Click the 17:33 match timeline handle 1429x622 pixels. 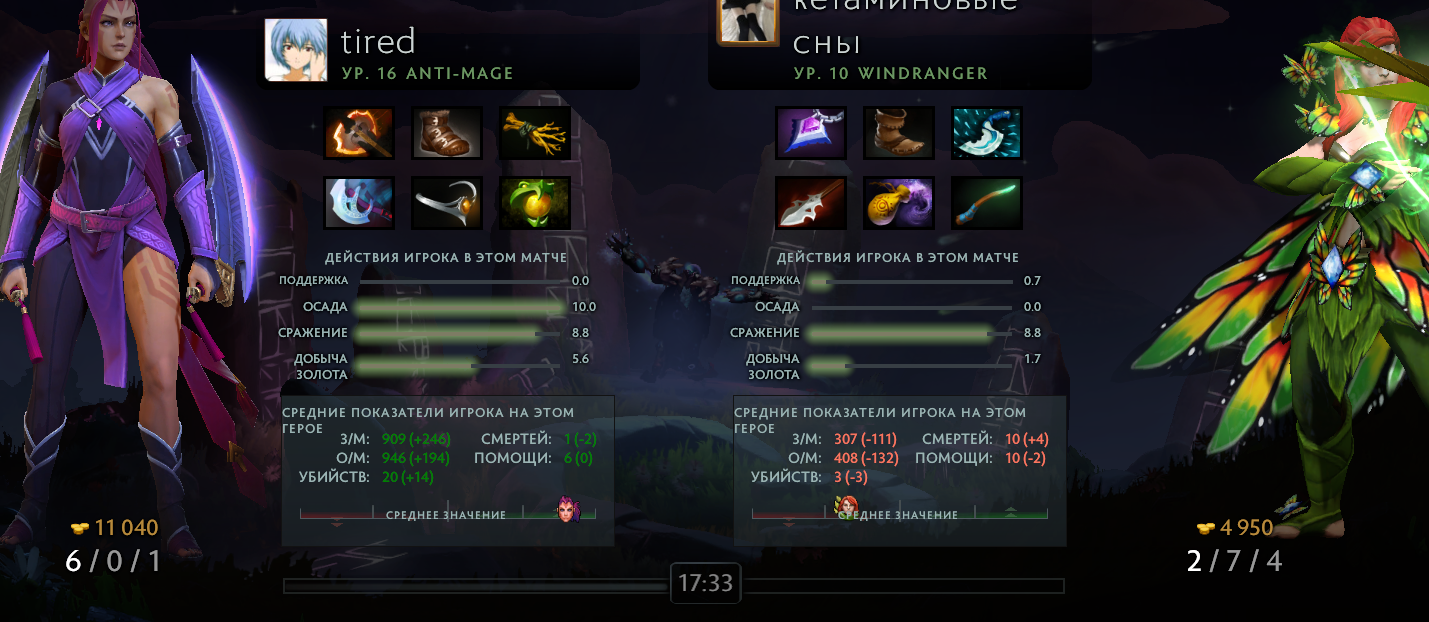[x=706, y=583]
